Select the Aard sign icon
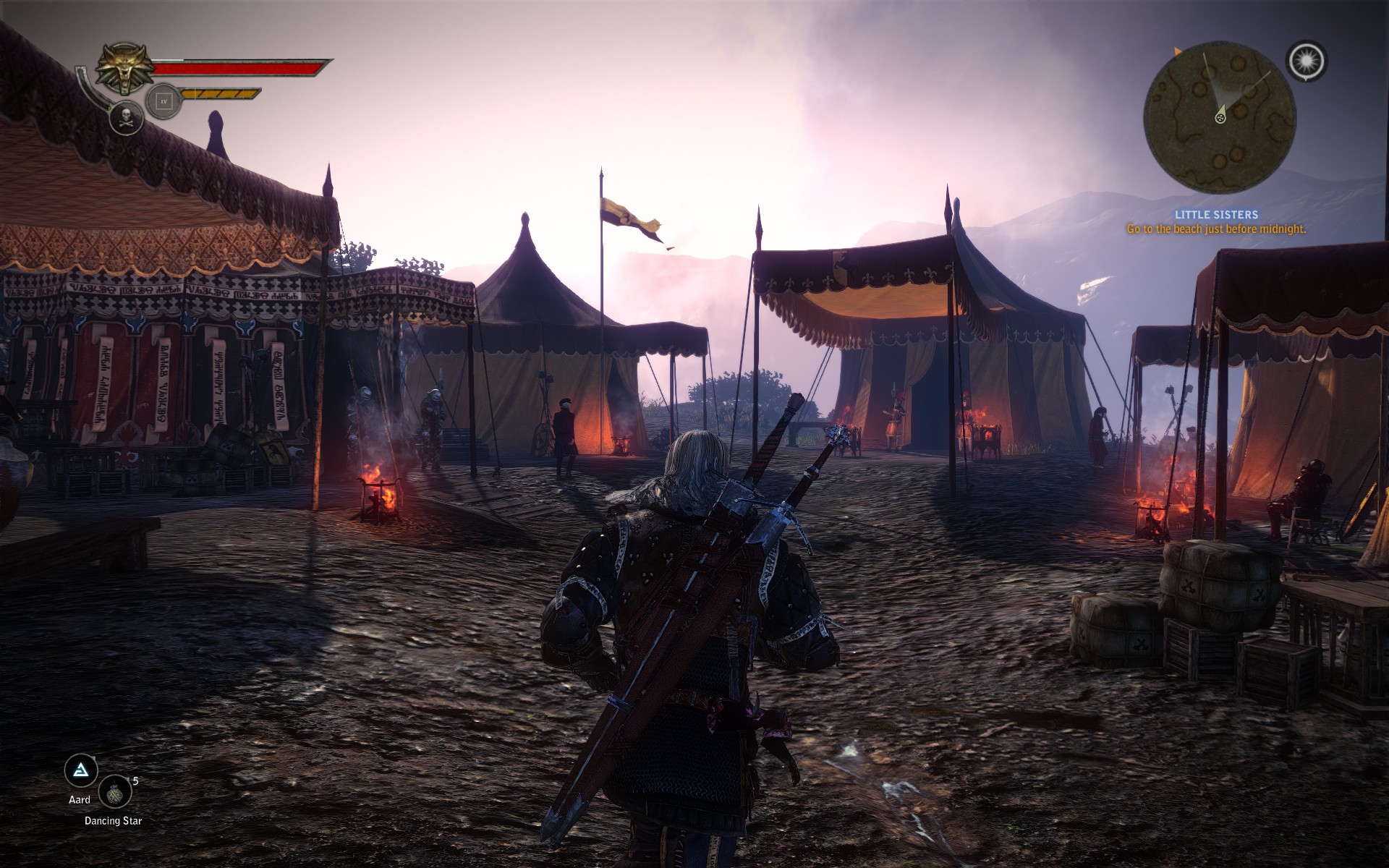Image resolution: width=1389 pixels, height=868 pixels. point(81,771)
